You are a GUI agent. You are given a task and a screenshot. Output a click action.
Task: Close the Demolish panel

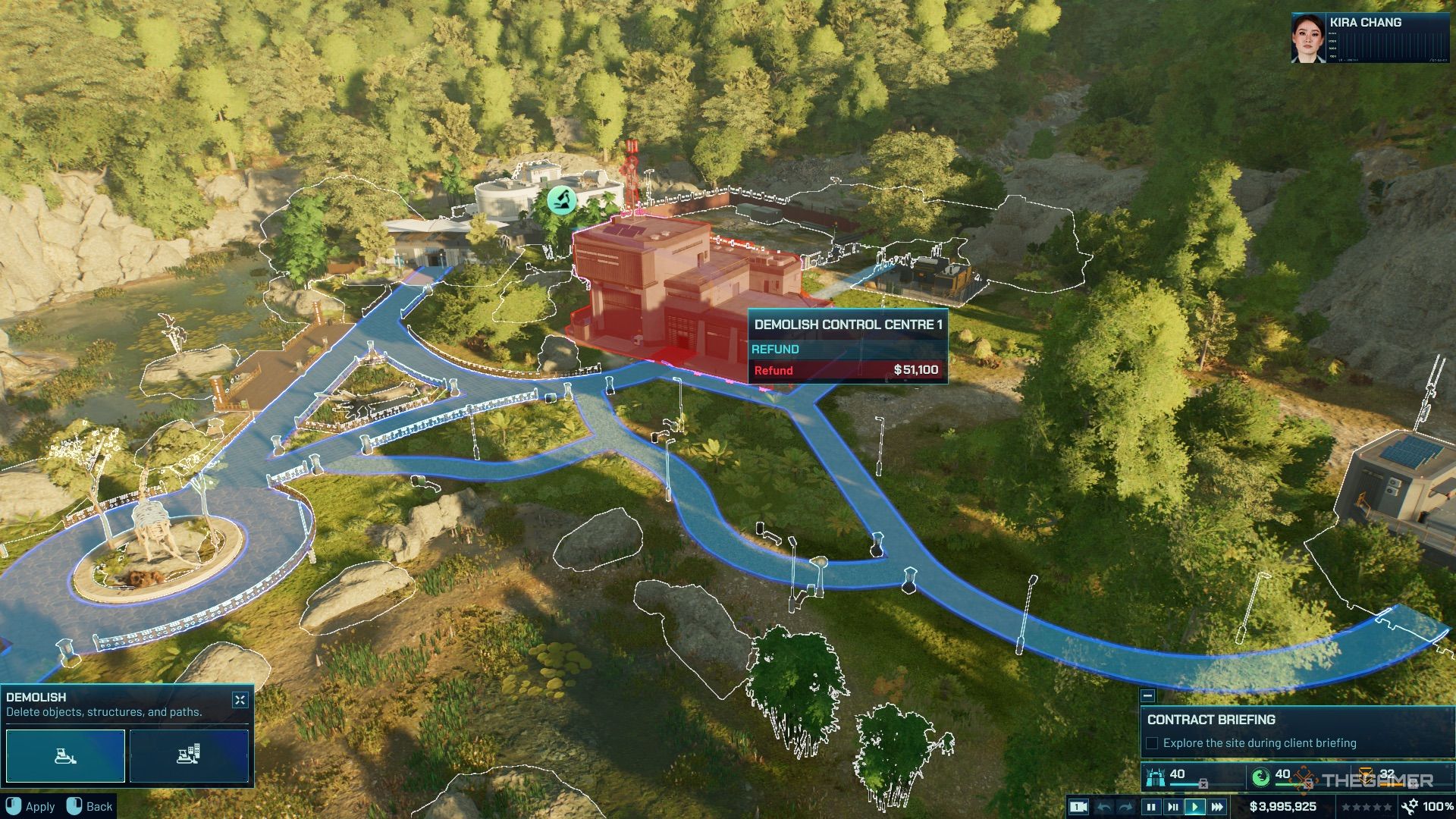pyautogui.click(x=240, y=700)
